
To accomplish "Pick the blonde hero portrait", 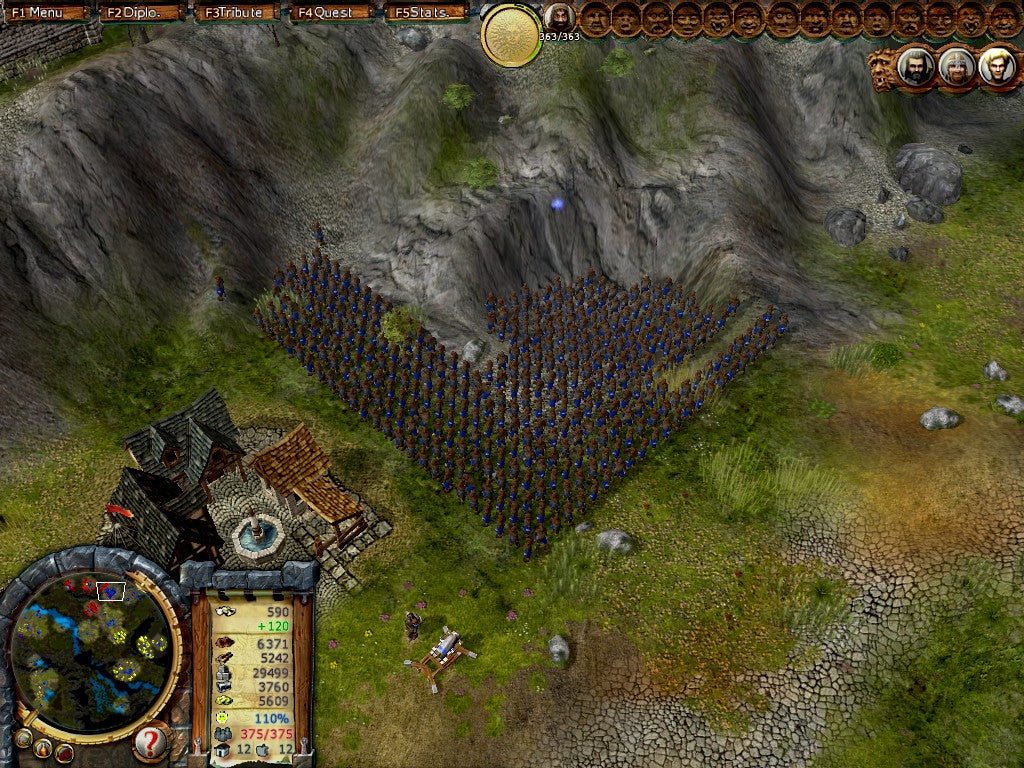I will [x=996, y=67].
